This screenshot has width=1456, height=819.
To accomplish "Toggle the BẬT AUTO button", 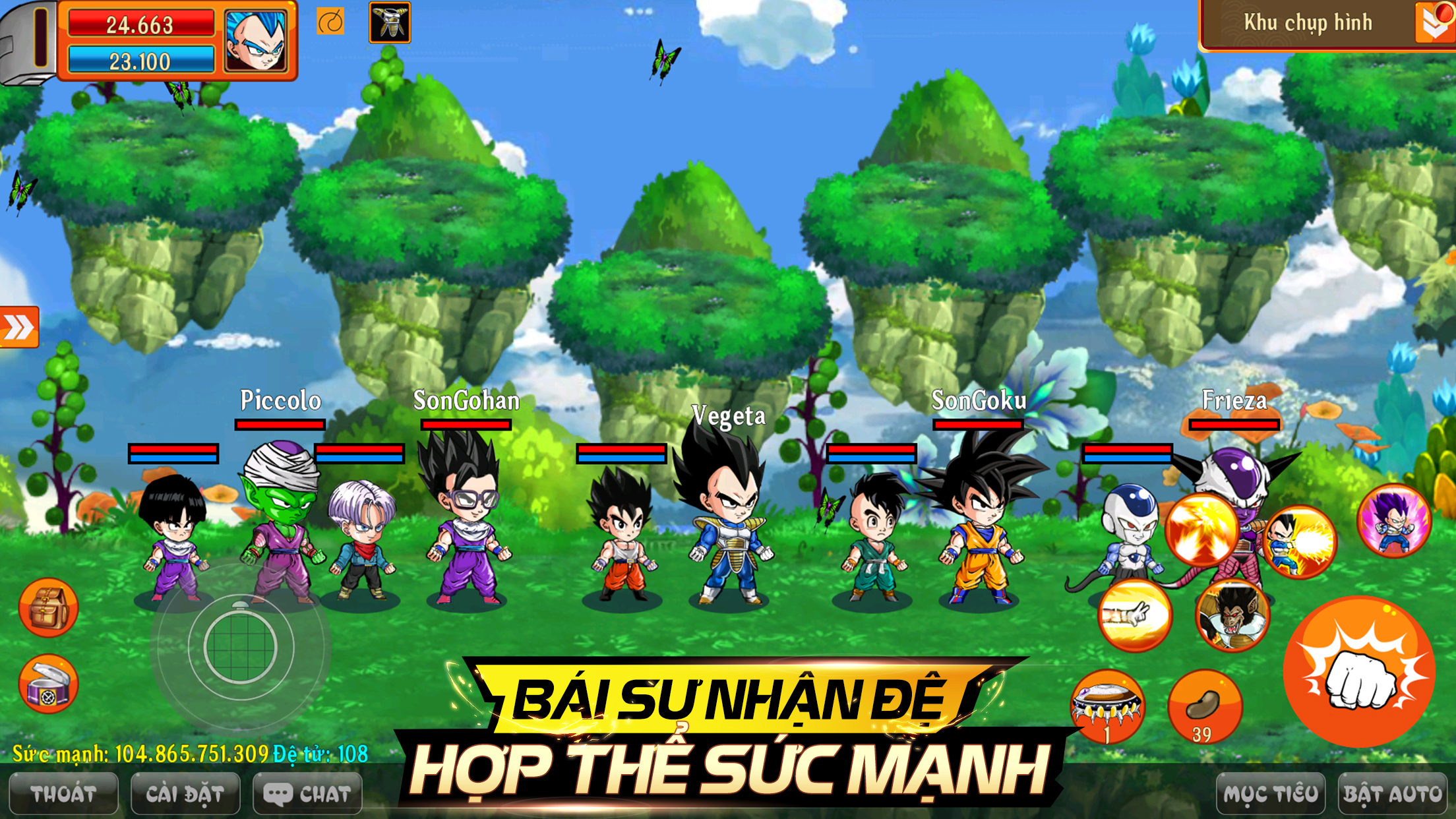I will tap(1393, 794).
